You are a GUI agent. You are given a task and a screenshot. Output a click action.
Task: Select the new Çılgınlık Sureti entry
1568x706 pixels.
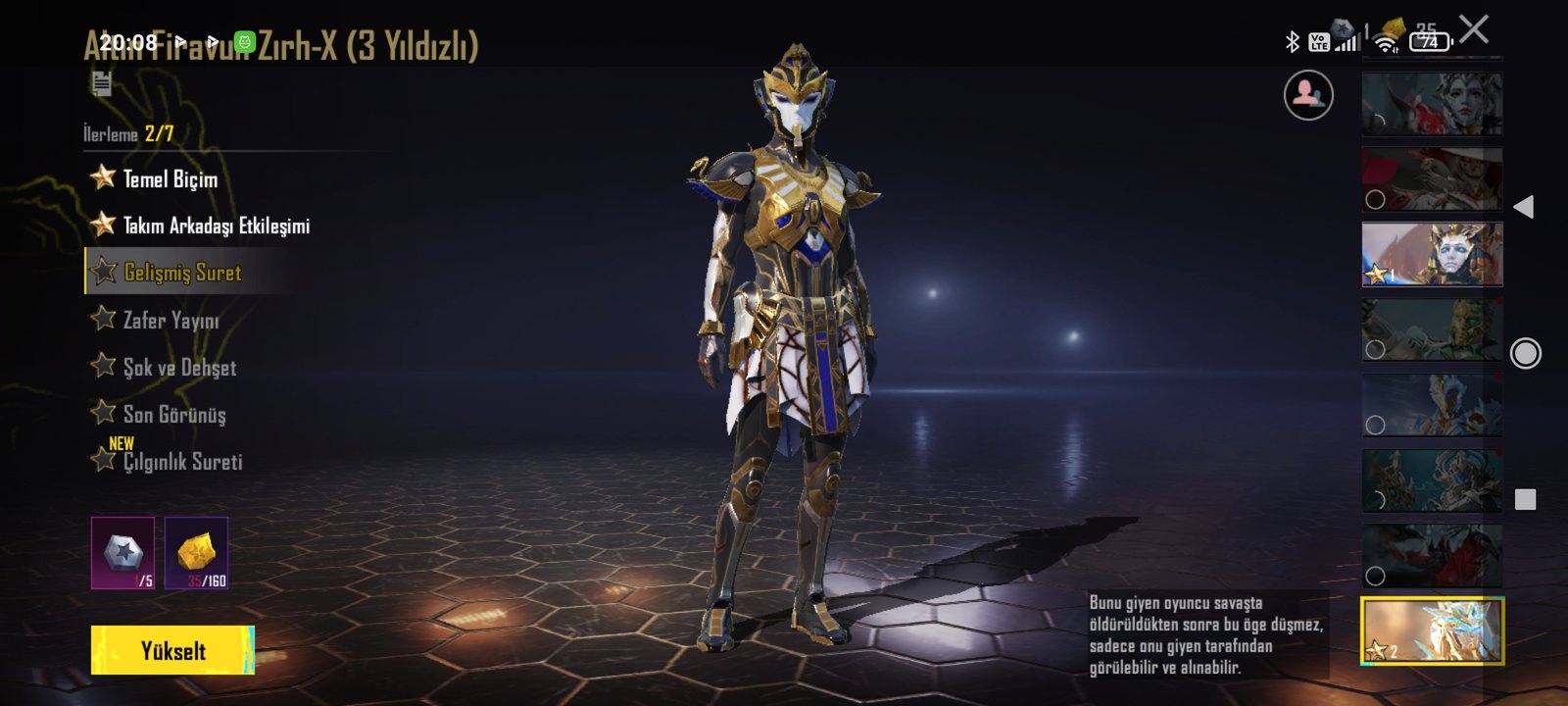182,461
